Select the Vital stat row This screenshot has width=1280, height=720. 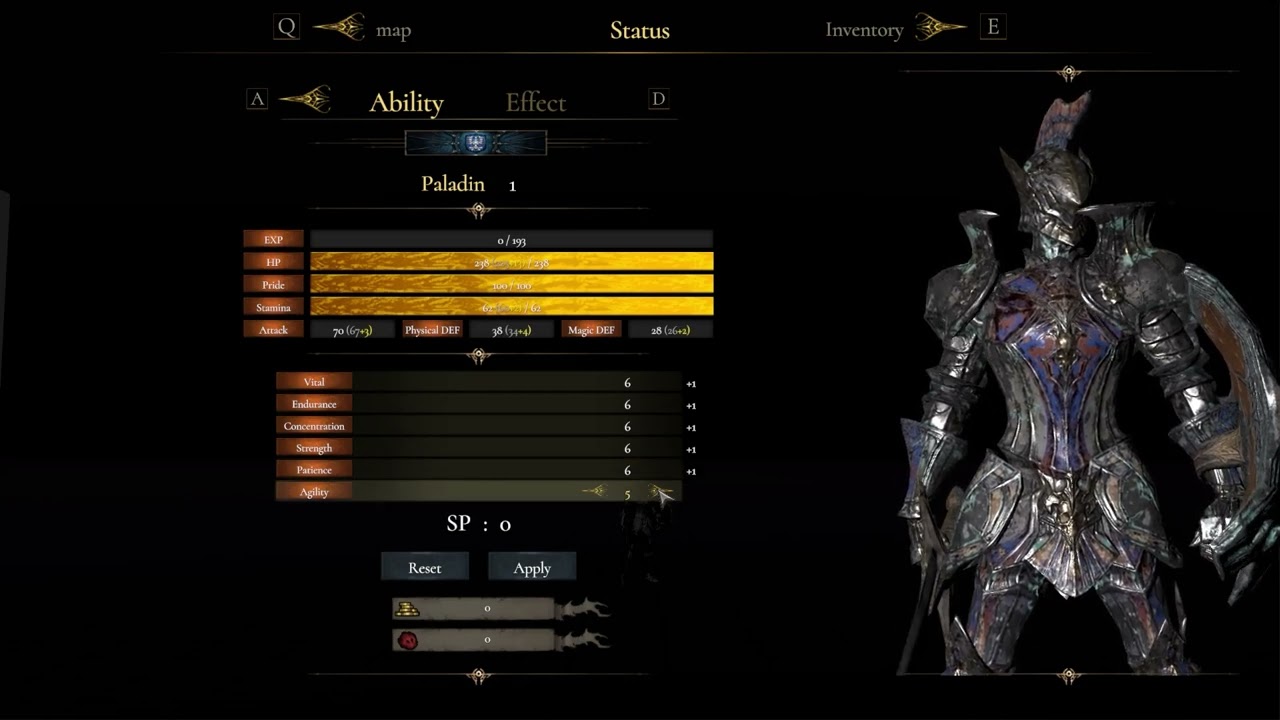(x=314, y=382)
